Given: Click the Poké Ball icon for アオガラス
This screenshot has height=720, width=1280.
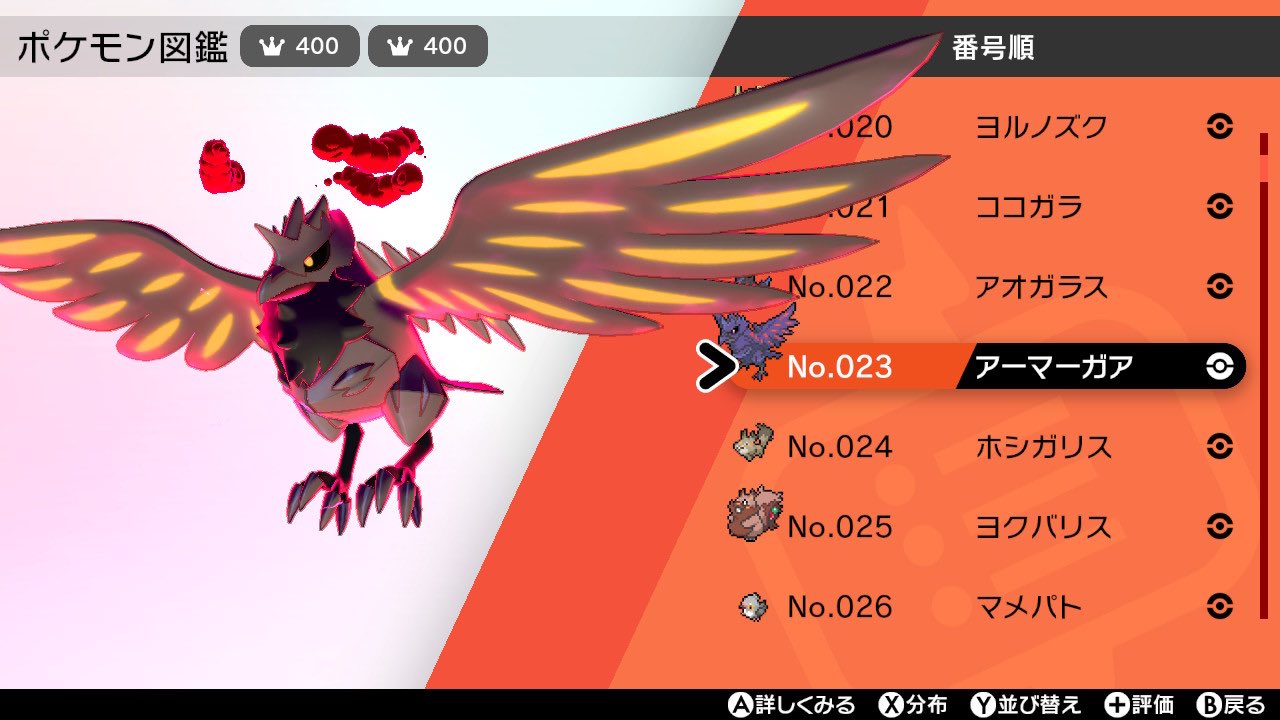Looking at the screenshot, I should (1222, 287).
